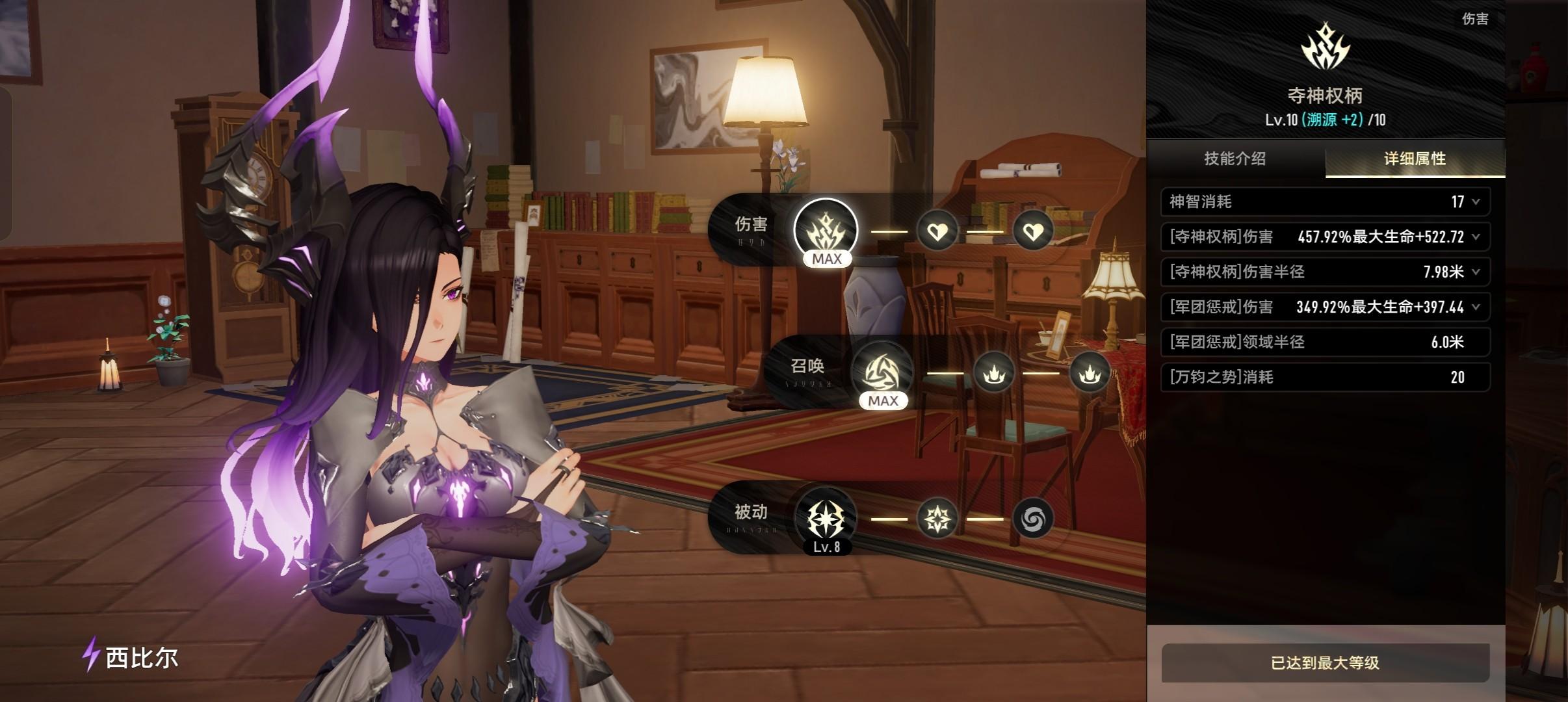Switch to the 技能介绍 tab

(x=1235, y=159)
